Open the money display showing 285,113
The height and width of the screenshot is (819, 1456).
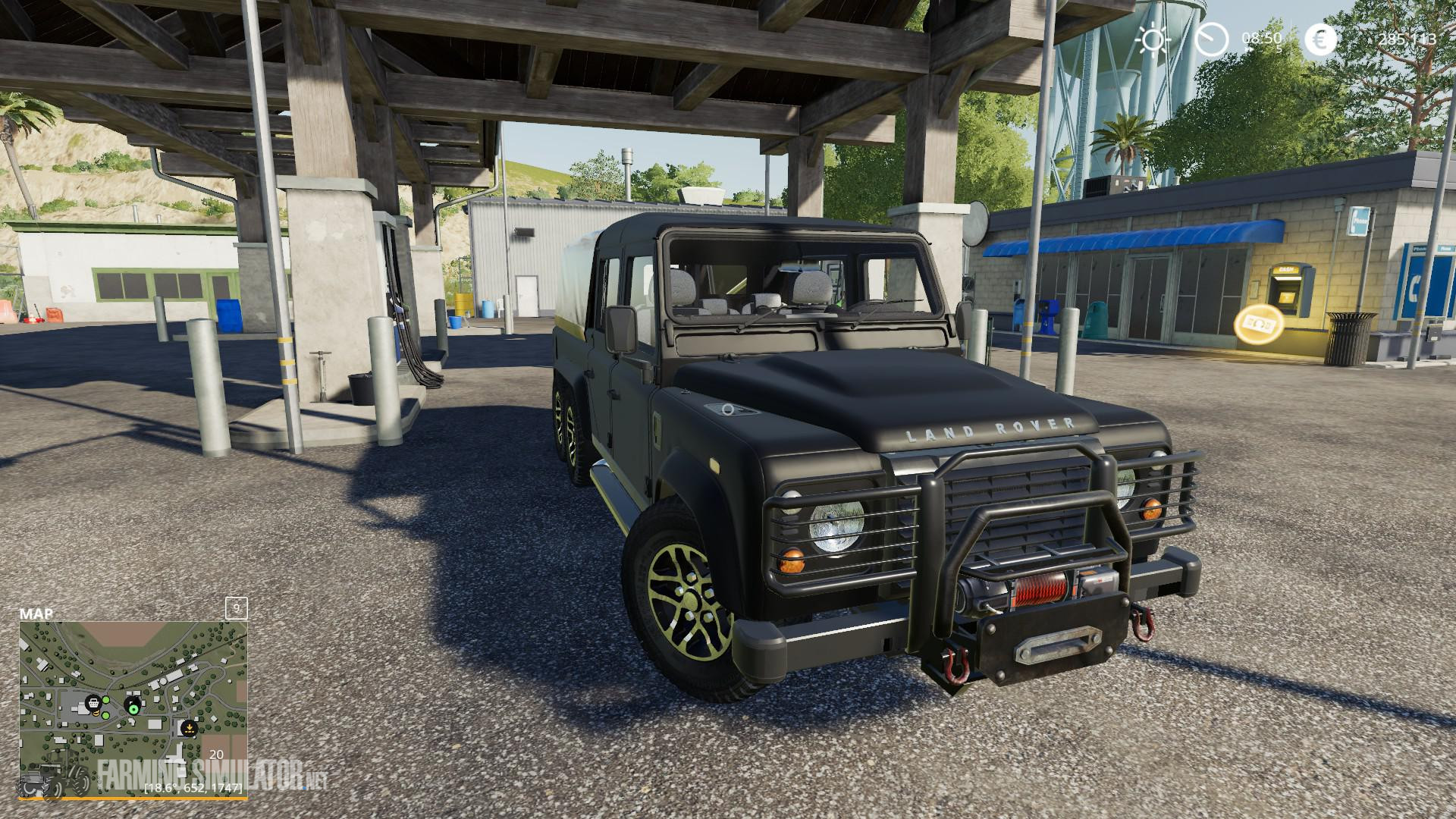pyautogui.click(x=1407, y=39)
